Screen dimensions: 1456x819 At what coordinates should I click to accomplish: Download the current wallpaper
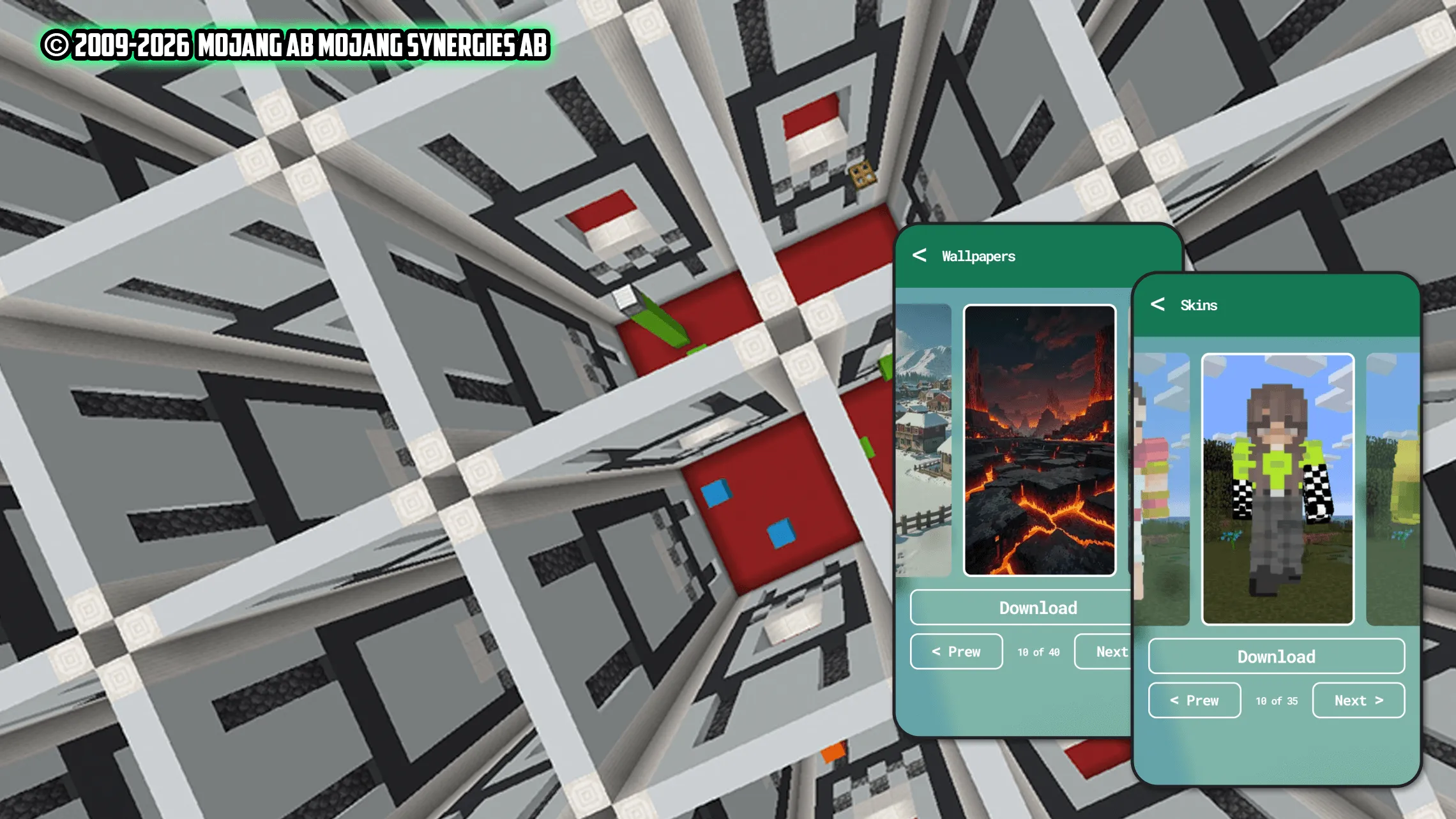(x=1039, y=607)
